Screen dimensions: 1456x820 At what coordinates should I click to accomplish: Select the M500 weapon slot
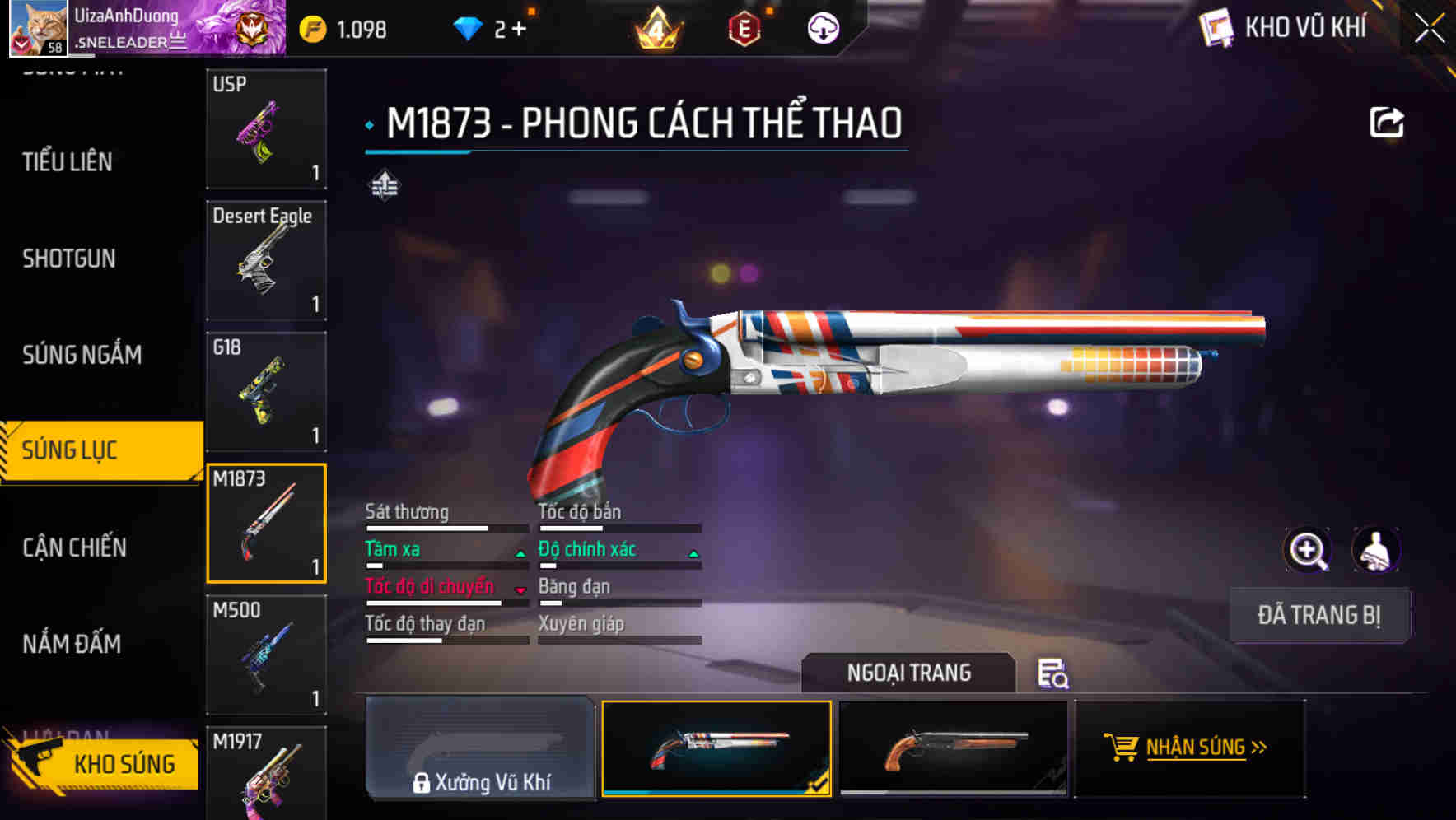[266, 655]
